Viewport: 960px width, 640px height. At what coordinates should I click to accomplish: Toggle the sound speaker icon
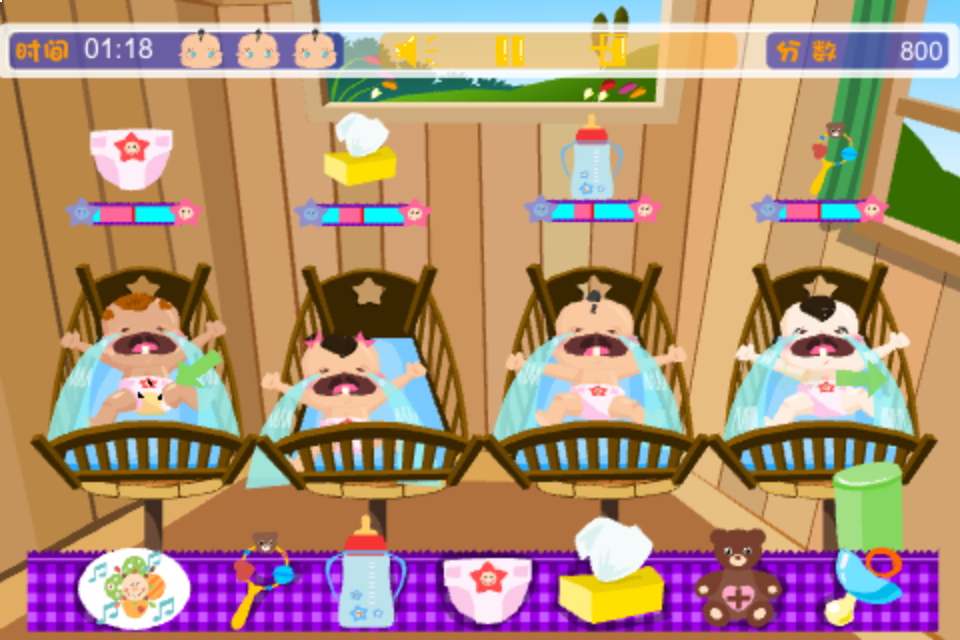click(x=413, y=50)
